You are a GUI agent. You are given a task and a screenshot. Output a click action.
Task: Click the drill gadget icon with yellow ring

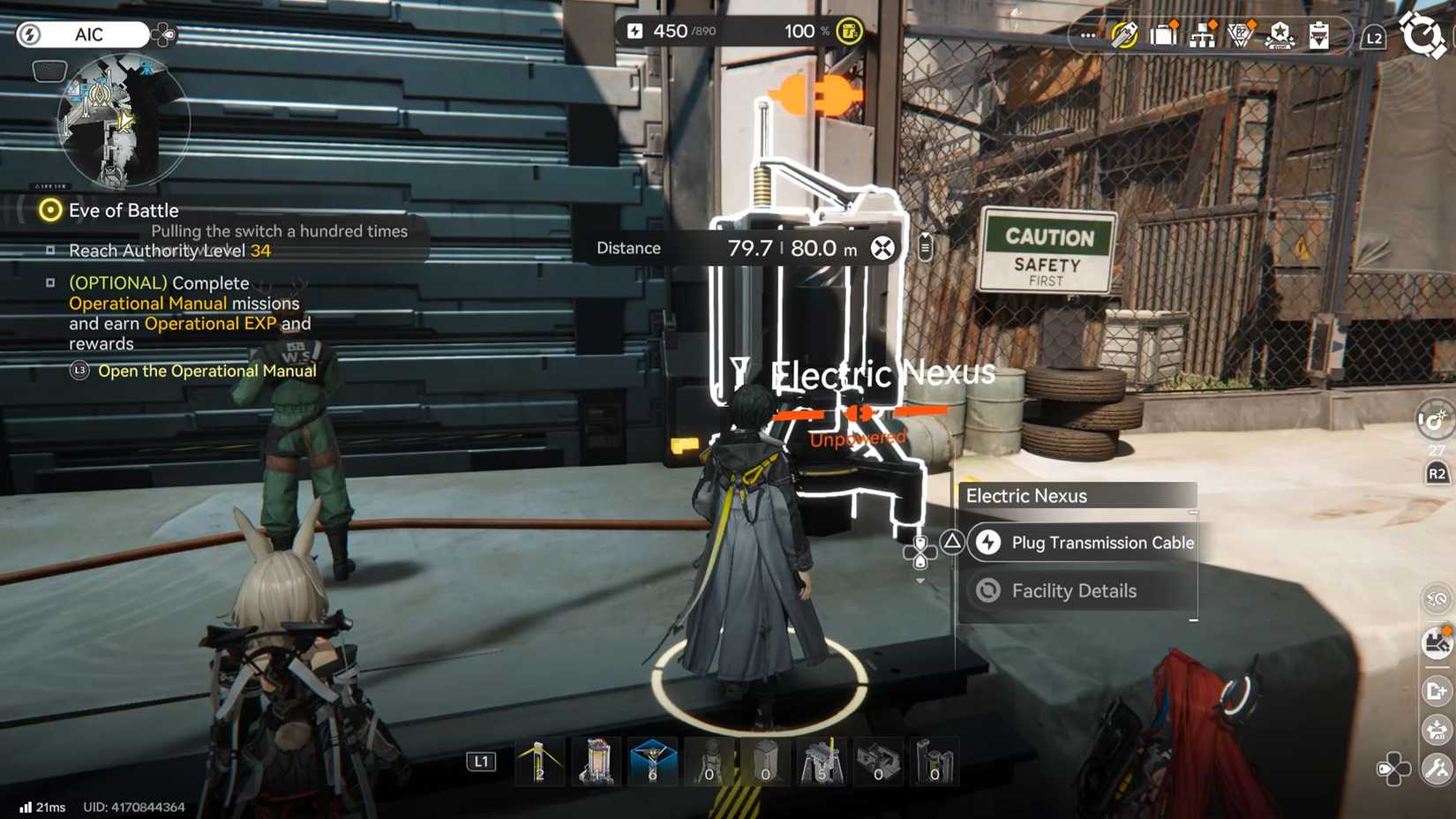[1123, 35]
